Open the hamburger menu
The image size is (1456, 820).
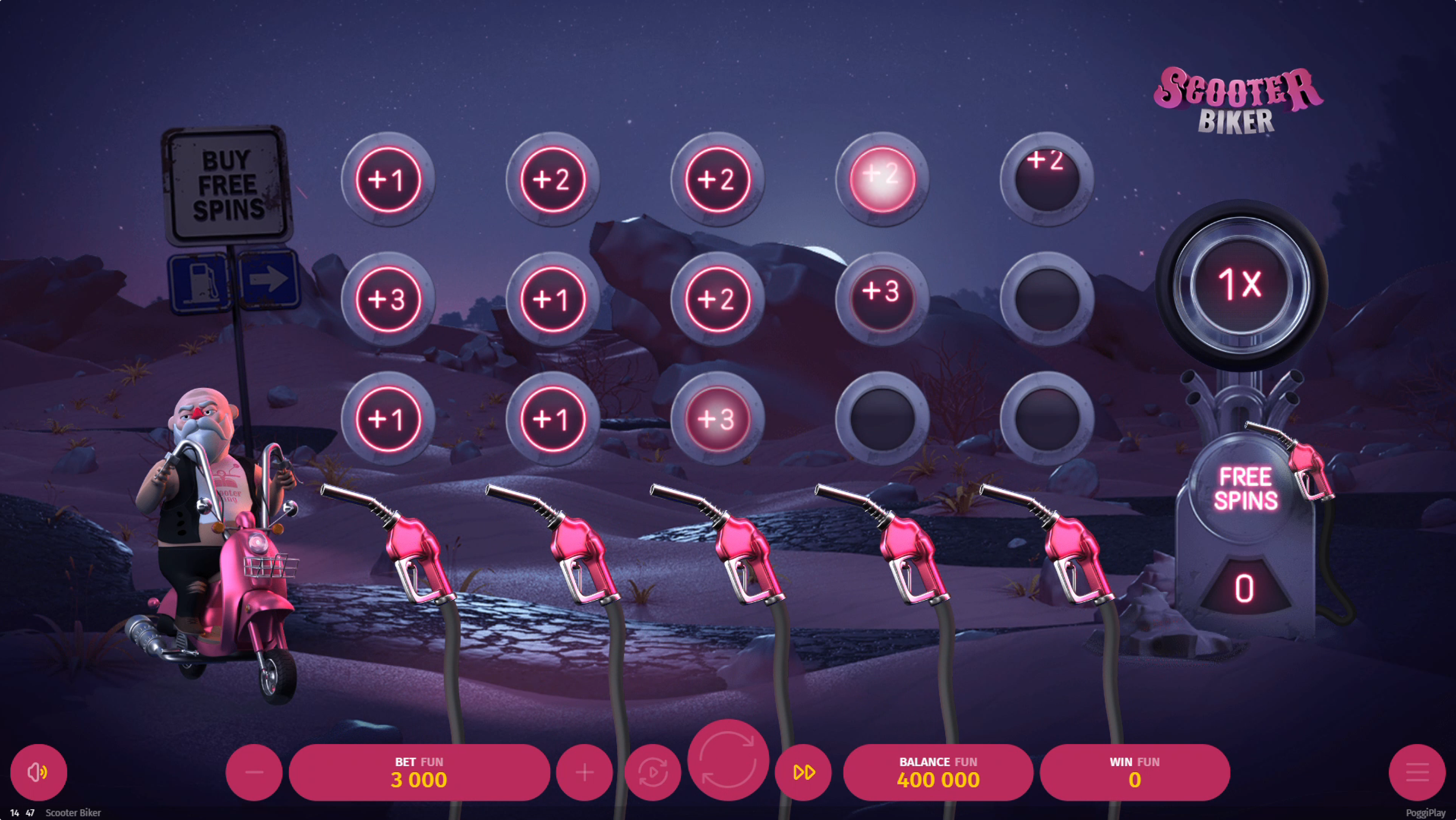point(1416,773)
